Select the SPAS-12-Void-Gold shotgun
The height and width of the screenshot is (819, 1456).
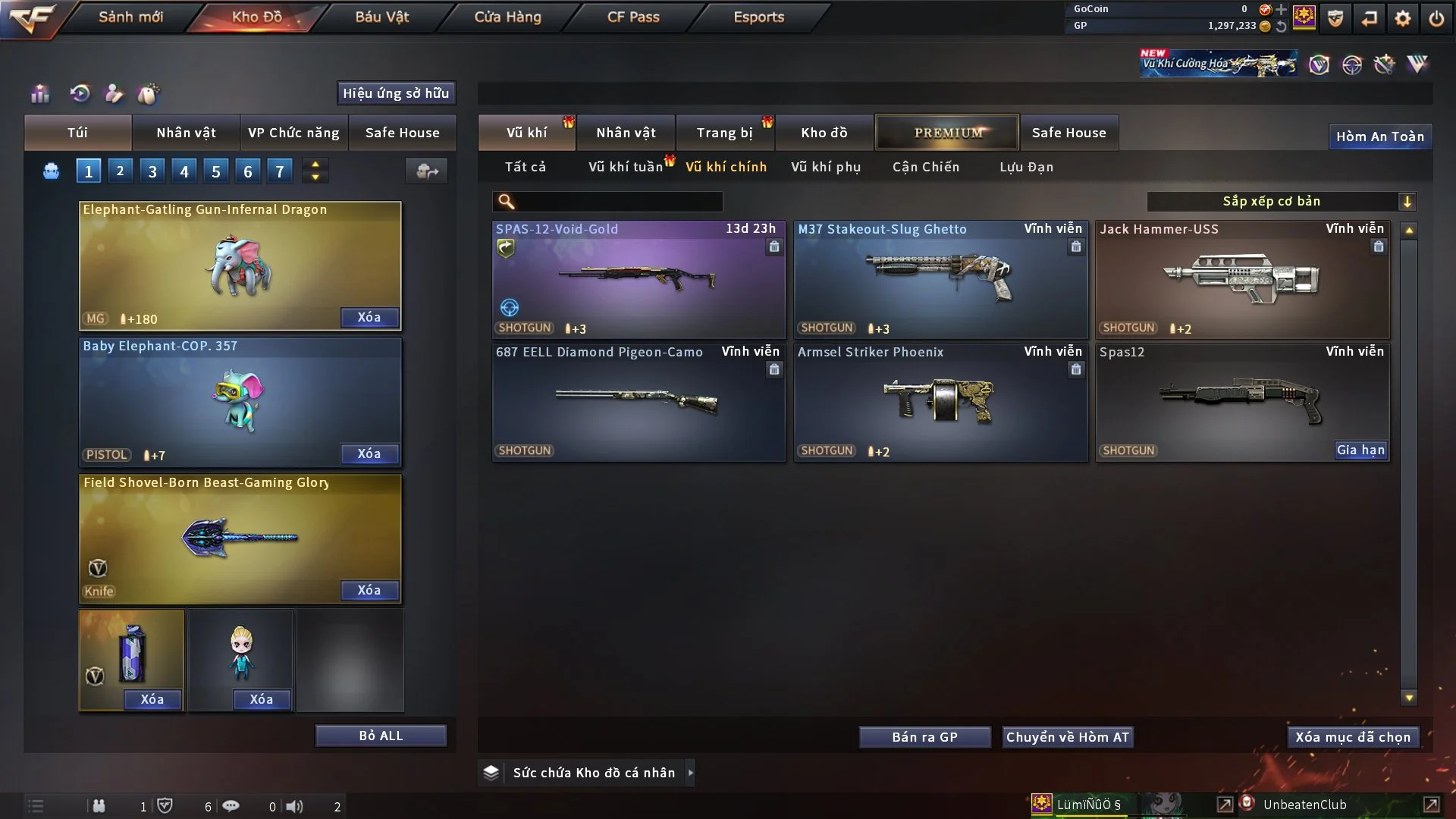click(639, 279)
